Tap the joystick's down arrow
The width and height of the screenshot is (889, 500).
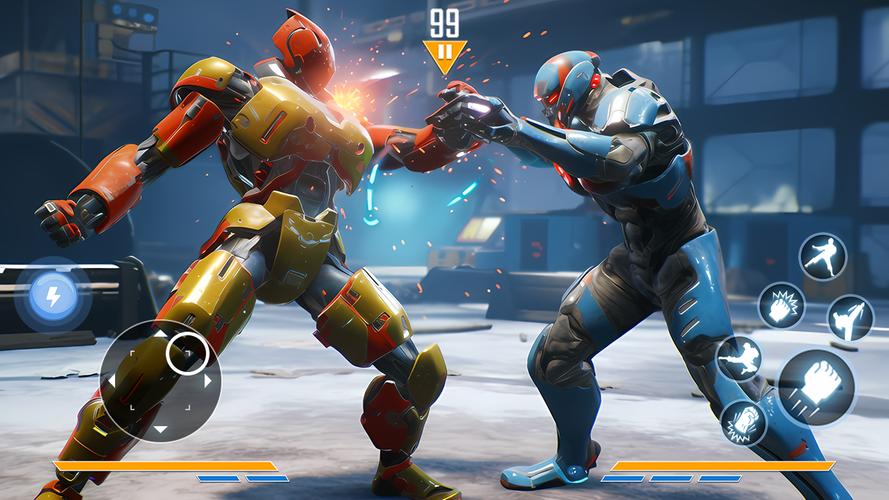pos(160,430)
